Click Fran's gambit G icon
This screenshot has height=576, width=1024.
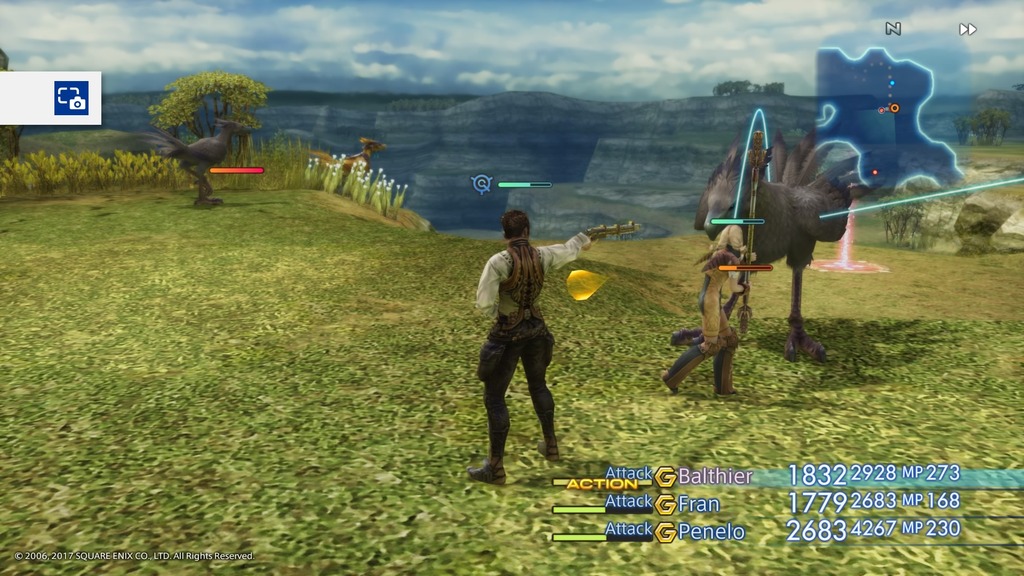point(665,505)
